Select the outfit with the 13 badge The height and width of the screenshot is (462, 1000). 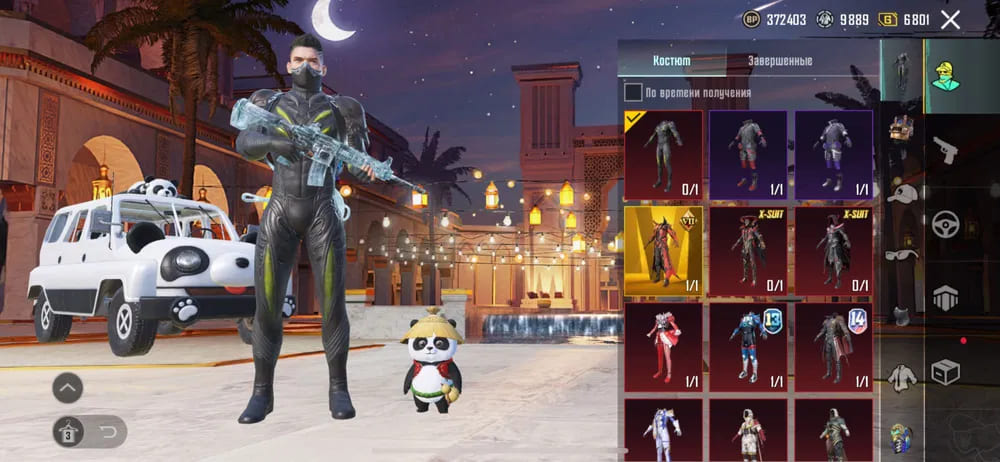pos(748,347)
